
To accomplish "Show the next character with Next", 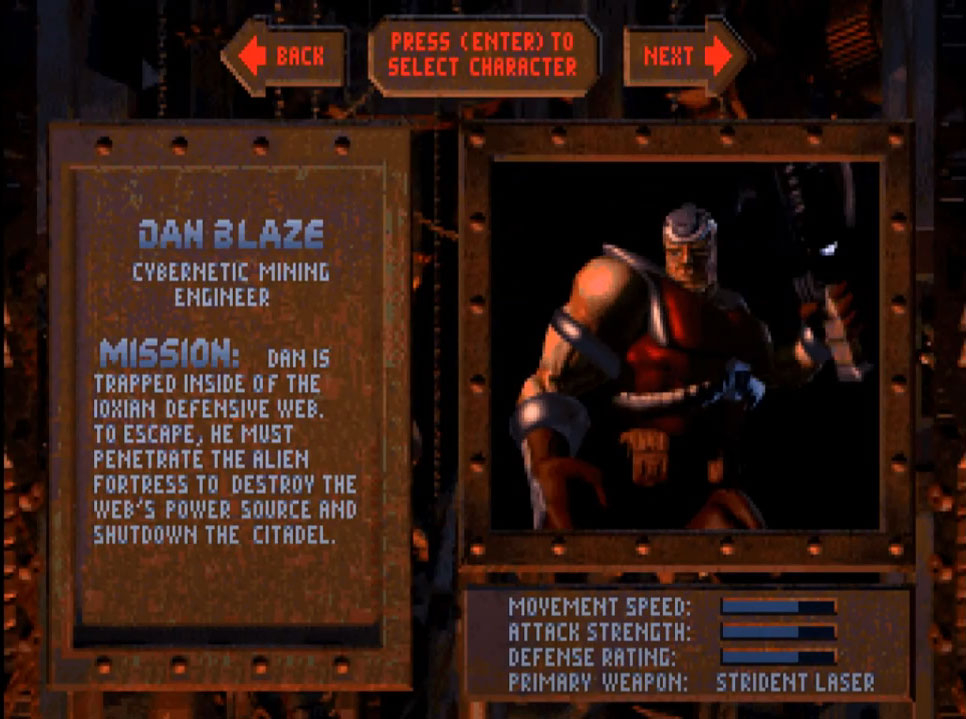I will click(686, 56).
